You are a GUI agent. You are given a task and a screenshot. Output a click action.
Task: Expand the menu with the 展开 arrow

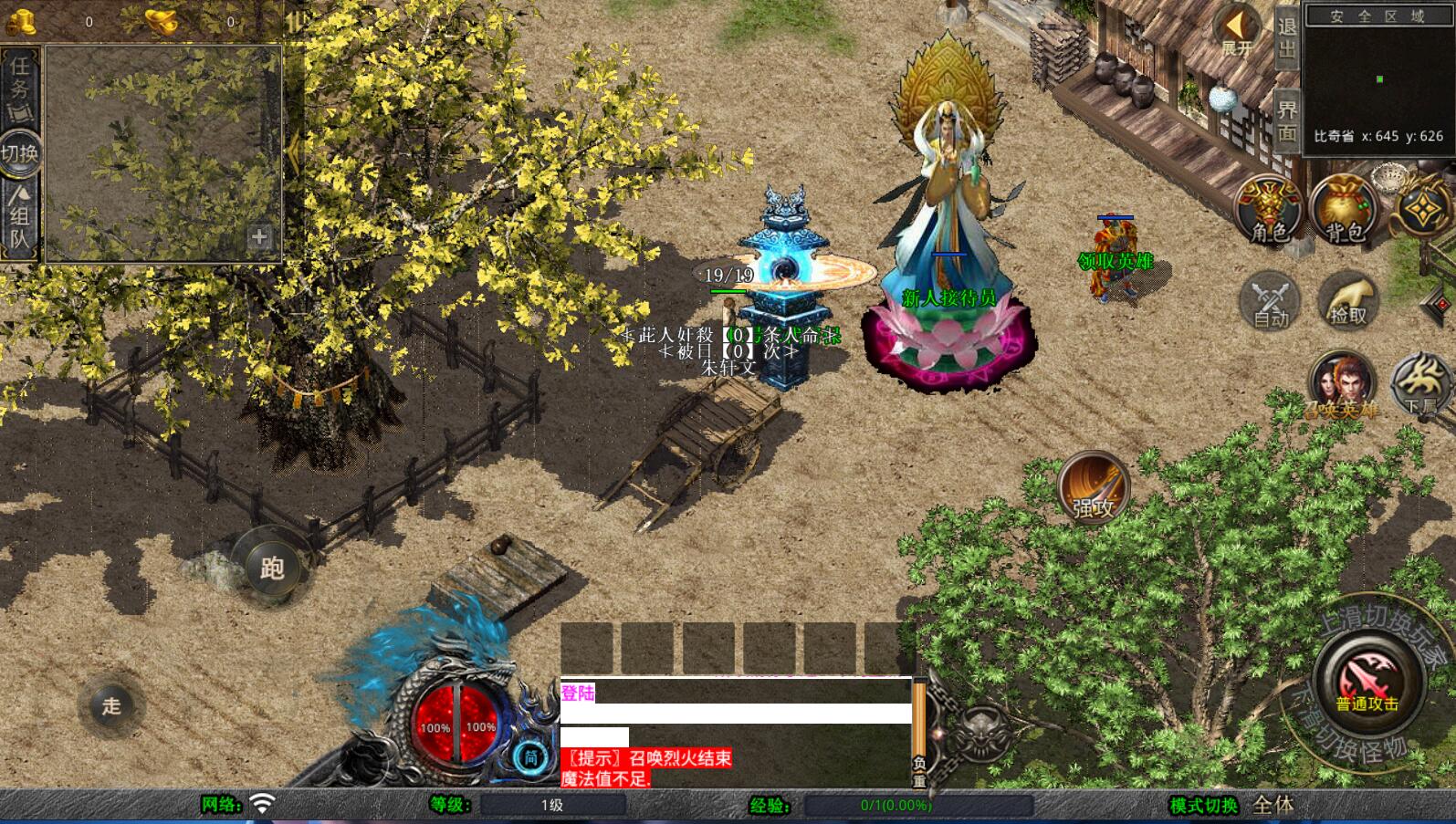point(1237,32)
